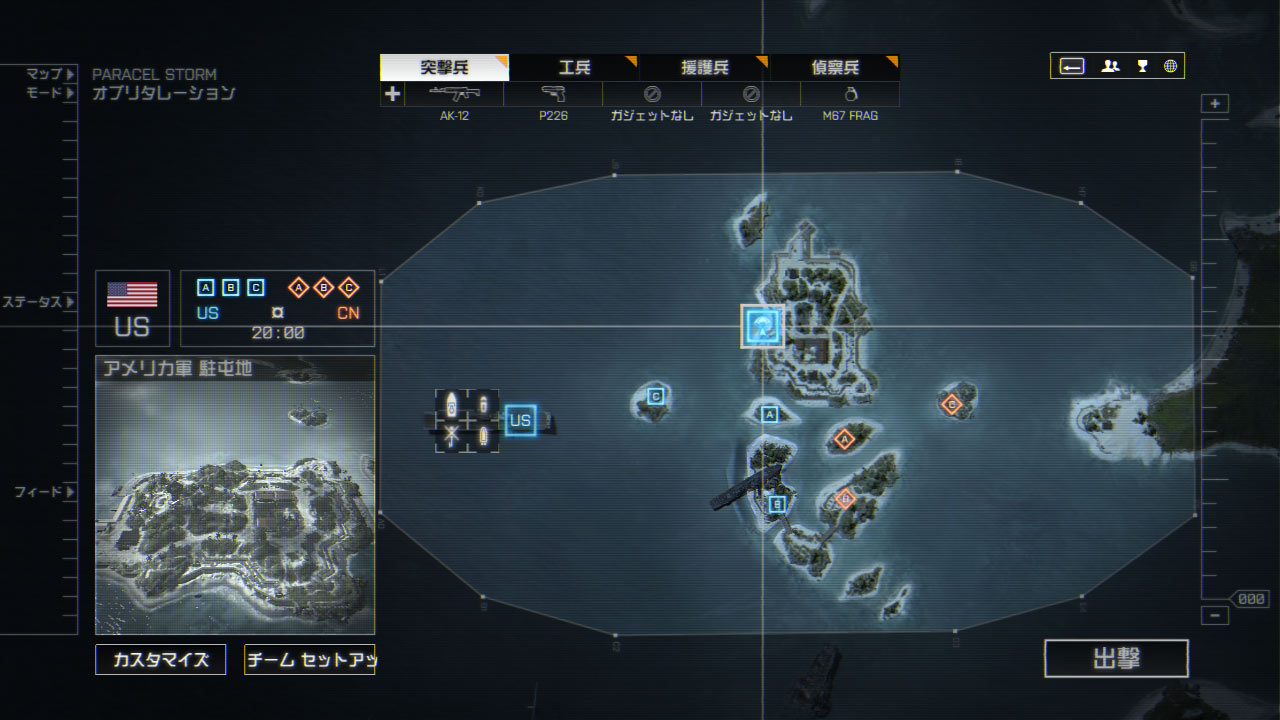The height and width of the screenshot is (720, 1280).
Task: Choose the 援護兵 support class tab
Action: (x=705, y=68)
